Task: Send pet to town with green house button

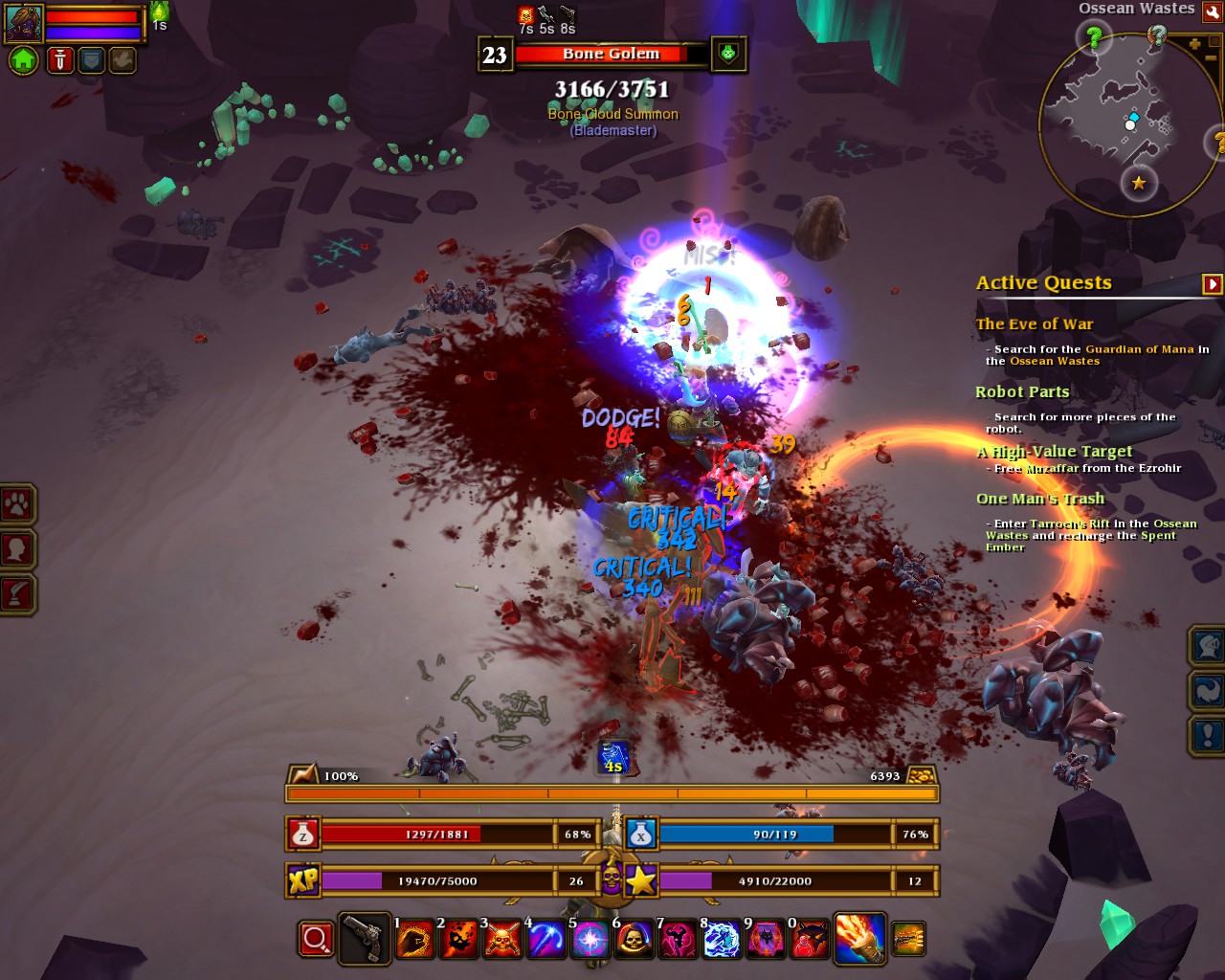Action: pyautogui.click(x=23, y=60)
